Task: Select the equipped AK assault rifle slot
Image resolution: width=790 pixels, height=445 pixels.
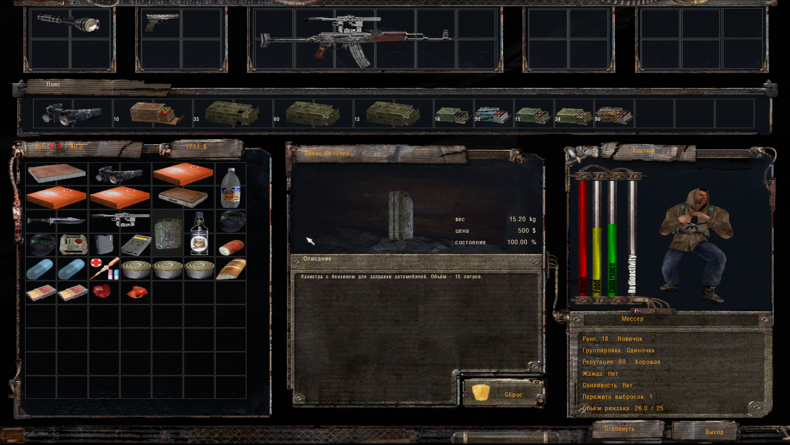Action: click(x=355, y=39)
